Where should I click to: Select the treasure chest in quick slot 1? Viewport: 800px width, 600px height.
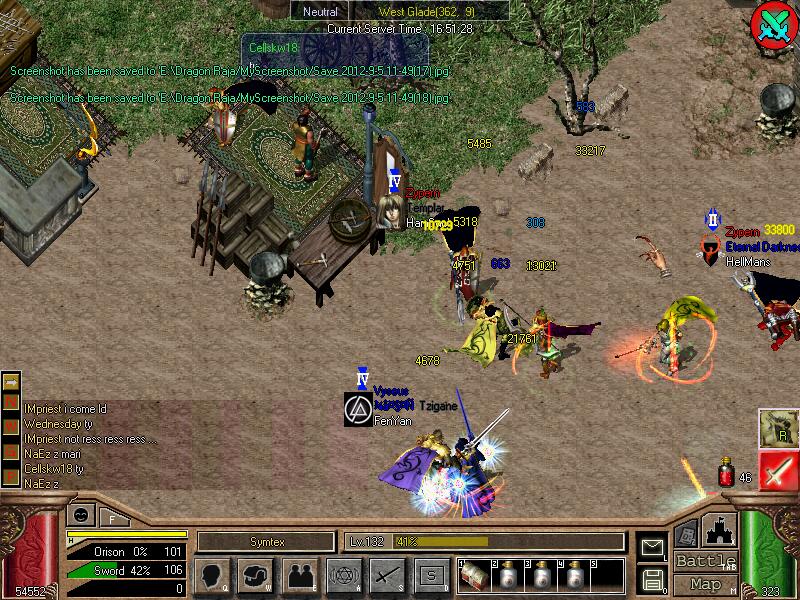pos(475,577)
